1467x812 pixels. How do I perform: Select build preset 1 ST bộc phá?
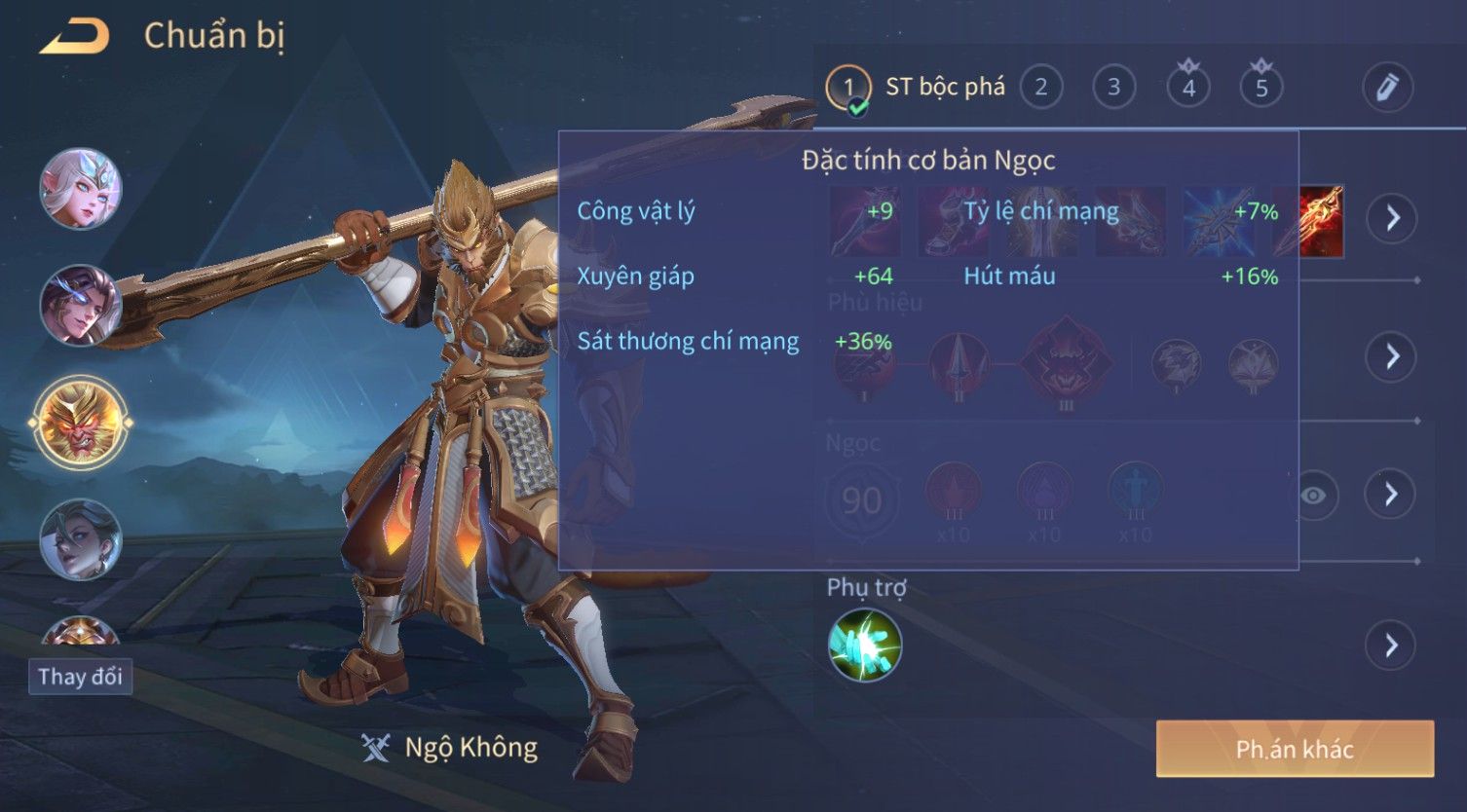(x=848, y=89)
